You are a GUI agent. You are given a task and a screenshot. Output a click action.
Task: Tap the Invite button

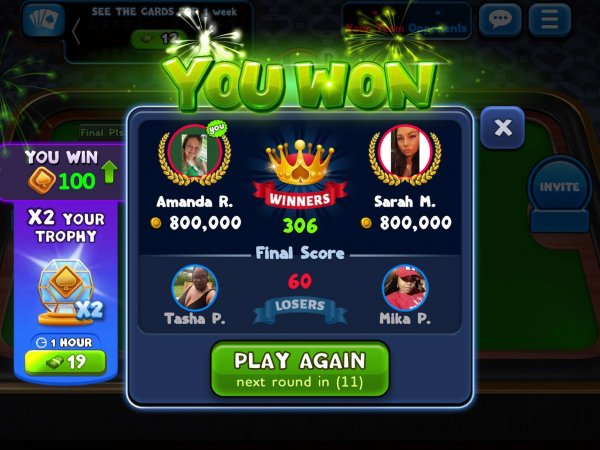559,187
